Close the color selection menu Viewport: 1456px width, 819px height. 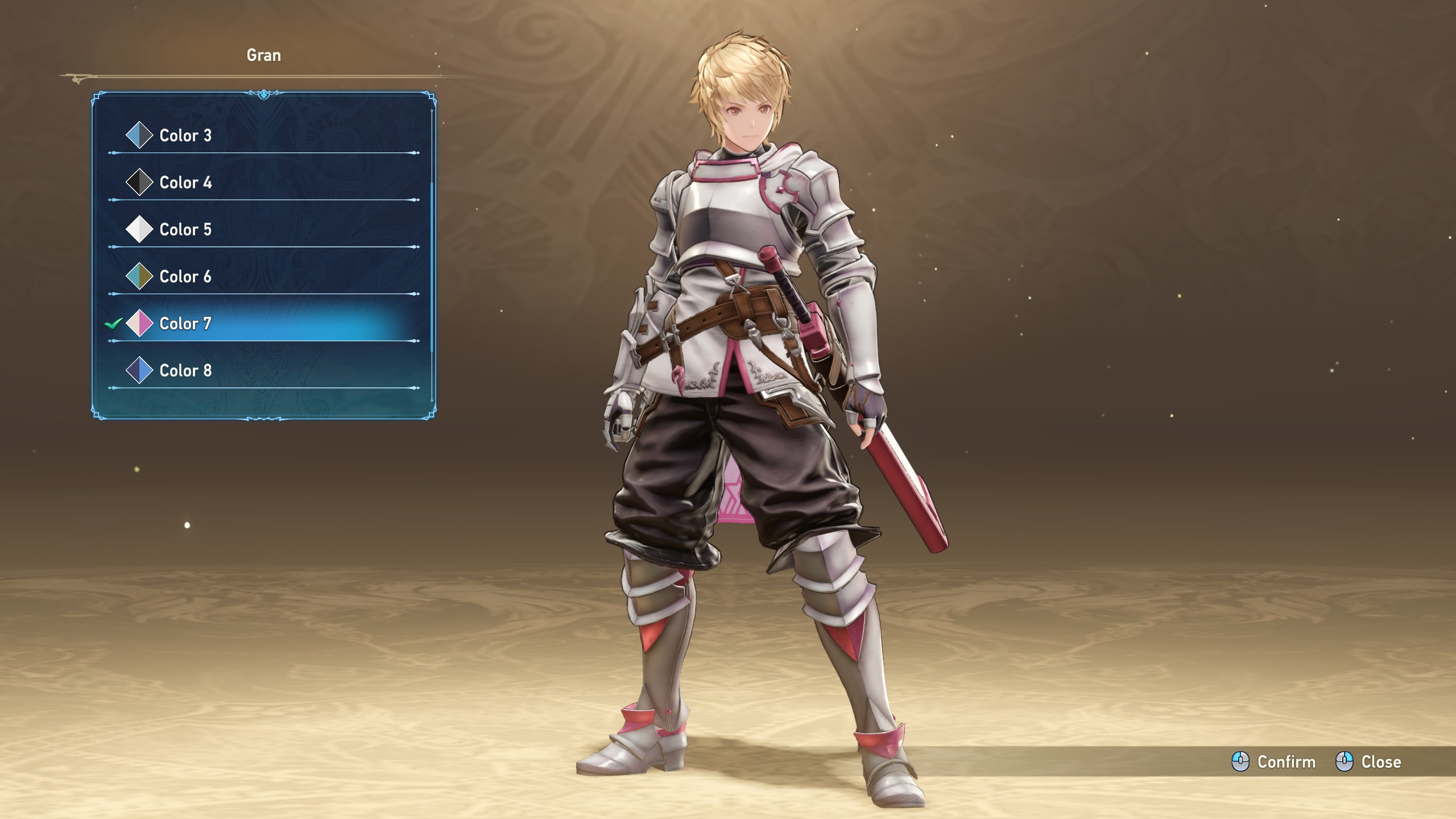click(1368, 762)
